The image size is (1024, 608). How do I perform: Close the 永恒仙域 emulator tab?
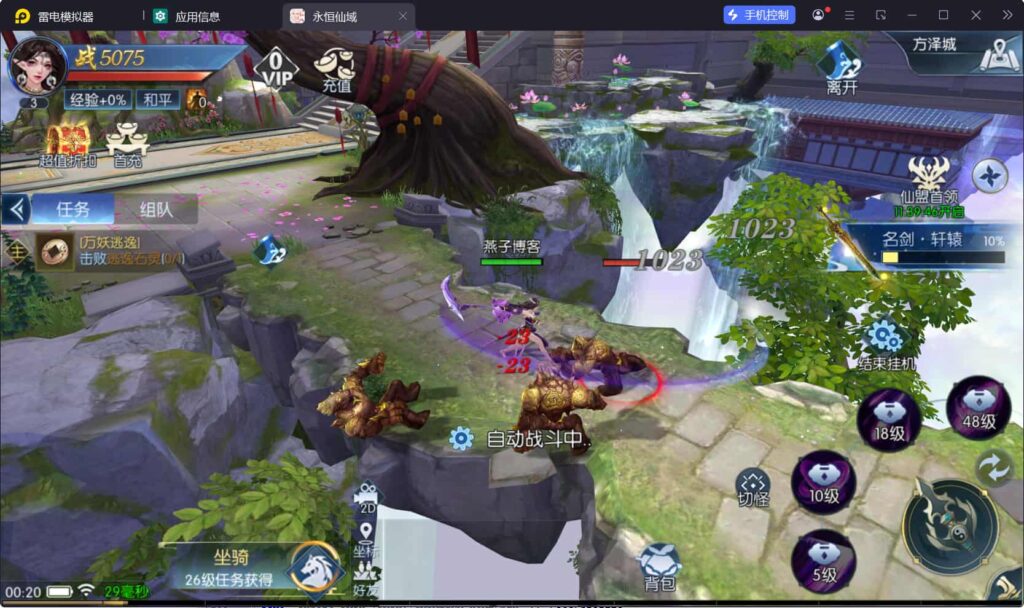click(403, 16)
